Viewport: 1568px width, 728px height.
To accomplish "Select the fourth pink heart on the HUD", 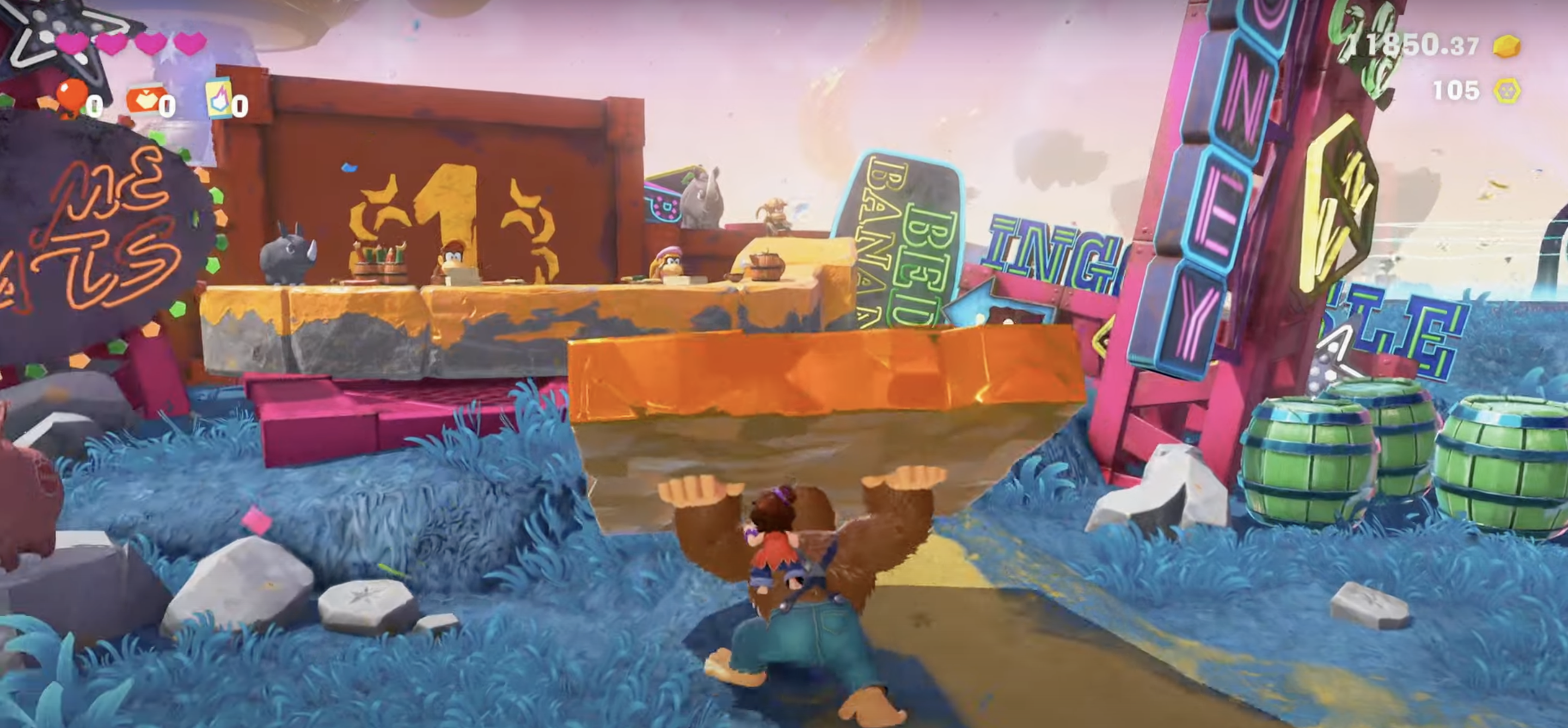I will tap(190, 42).
